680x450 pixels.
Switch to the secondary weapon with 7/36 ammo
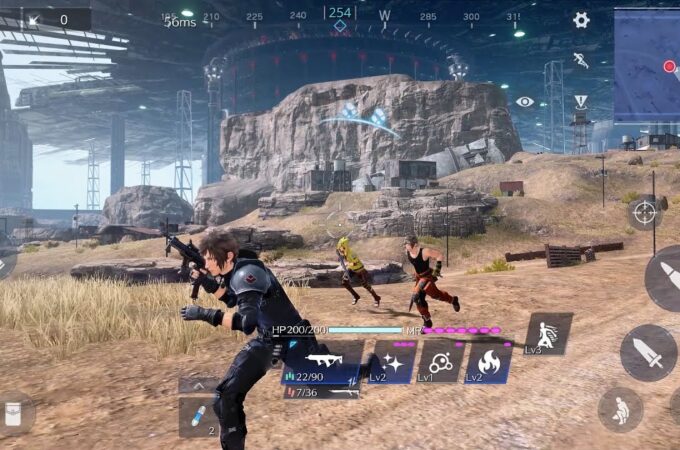[322, 392]
